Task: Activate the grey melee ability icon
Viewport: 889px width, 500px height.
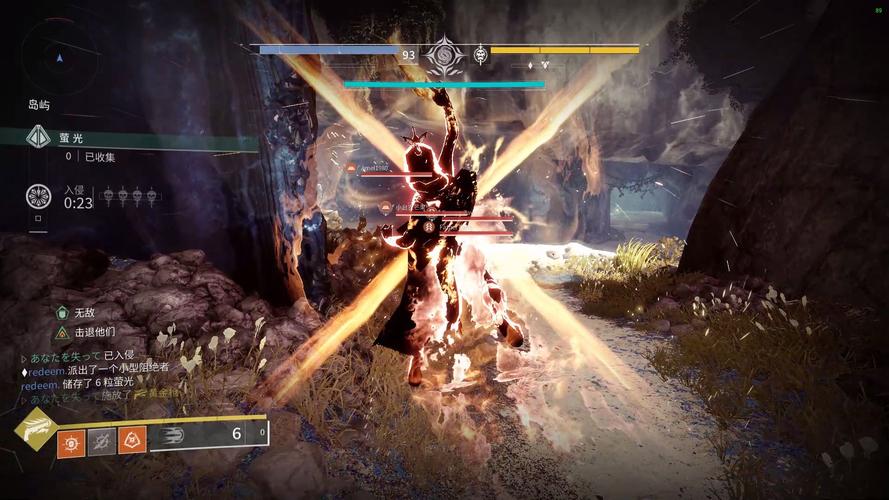Action: [102, 440]
